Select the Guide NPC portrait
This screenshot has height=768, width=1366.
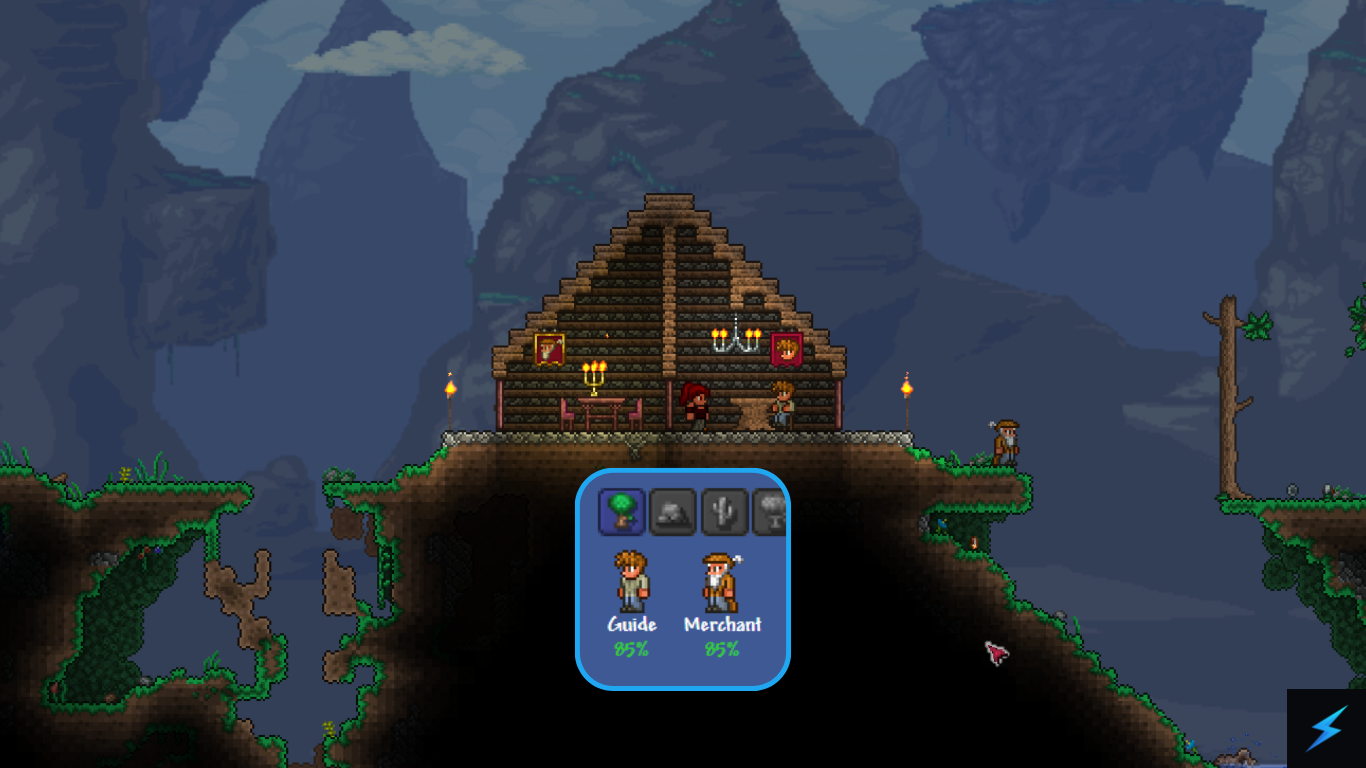pyautogui.click(x=631, y=582)
